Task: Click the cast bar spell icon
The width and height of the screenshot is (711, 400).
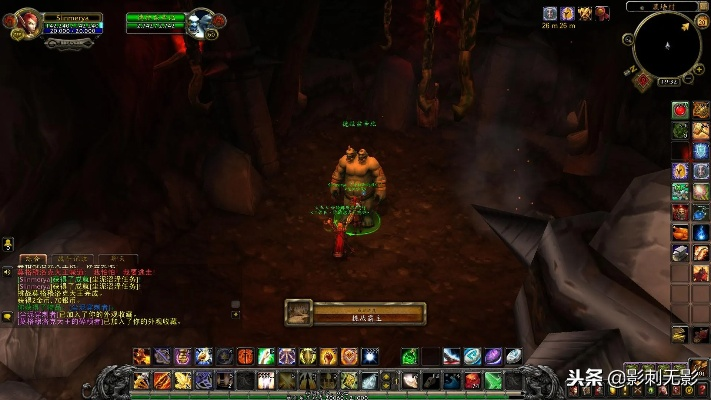Action: point(300,313)
